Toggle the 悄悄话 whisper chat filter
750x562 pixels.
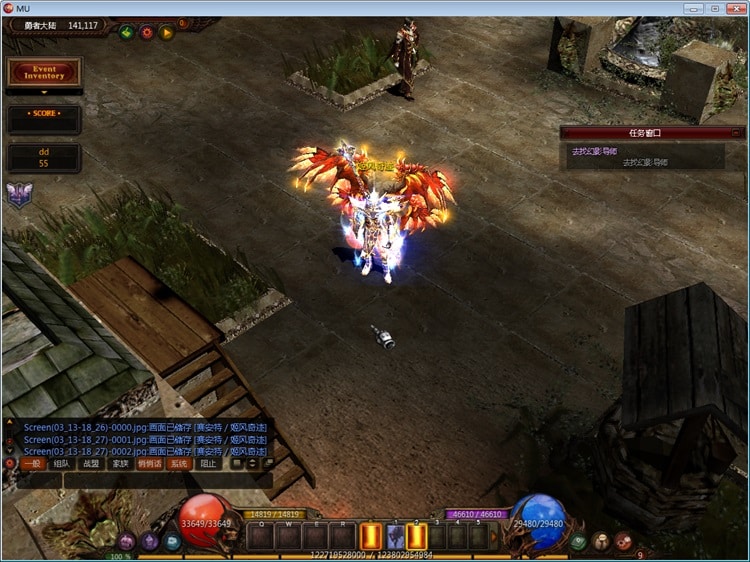tap(150, 464)
